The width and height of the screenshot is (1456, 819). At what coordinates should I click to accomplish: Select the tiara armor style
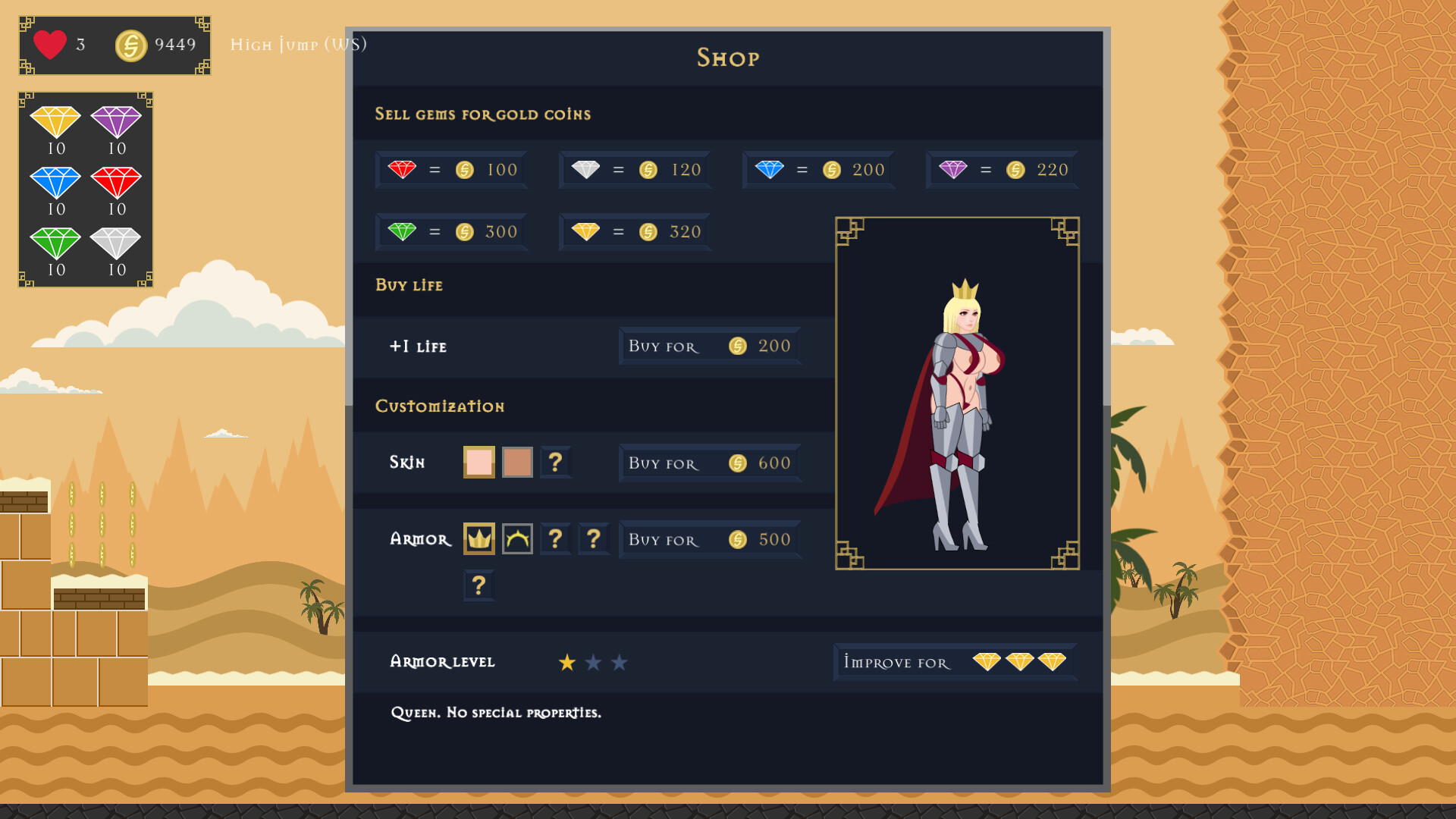coord(517,538)
